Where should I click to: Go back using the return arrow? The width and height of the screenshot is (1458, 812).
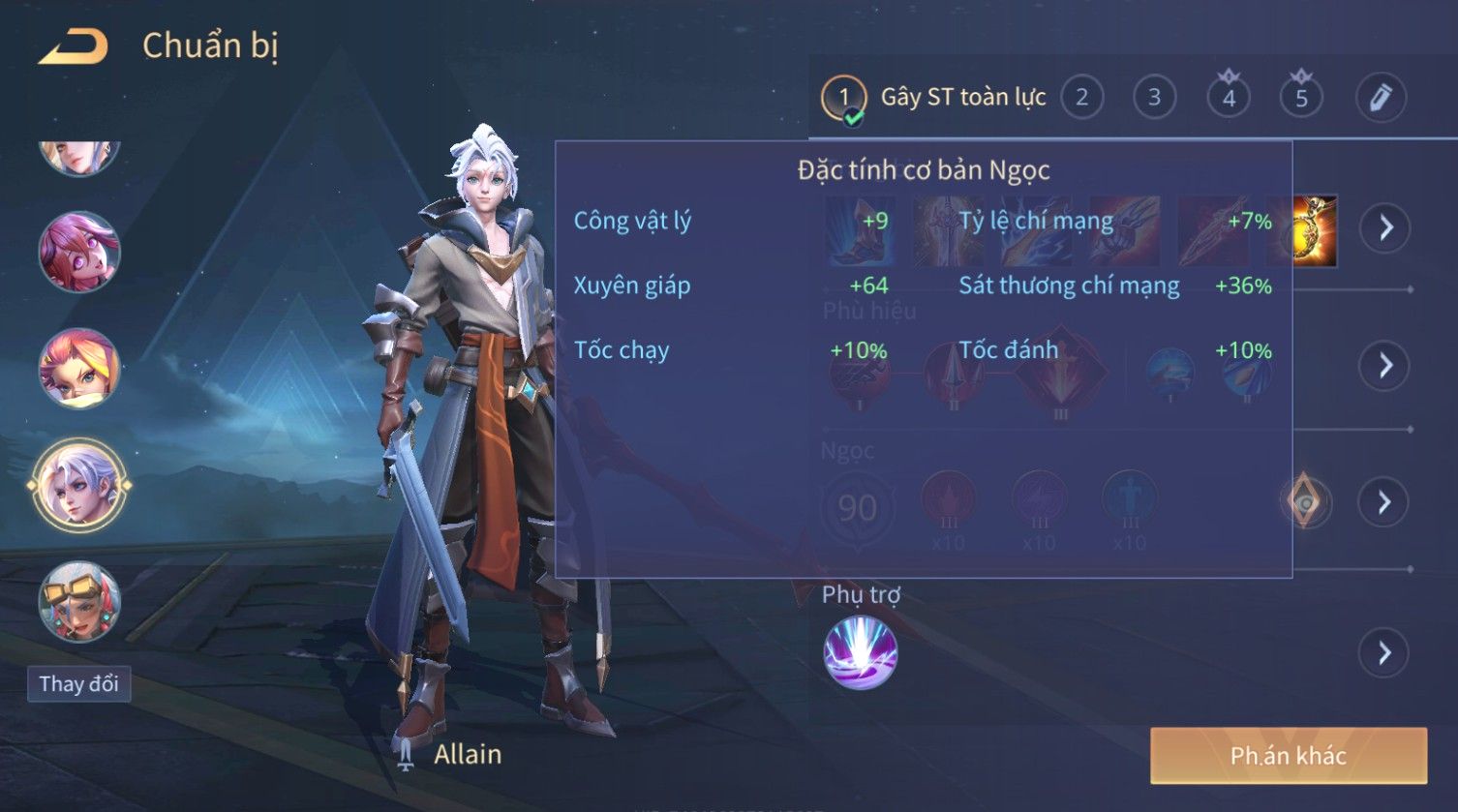click(74, 46)
